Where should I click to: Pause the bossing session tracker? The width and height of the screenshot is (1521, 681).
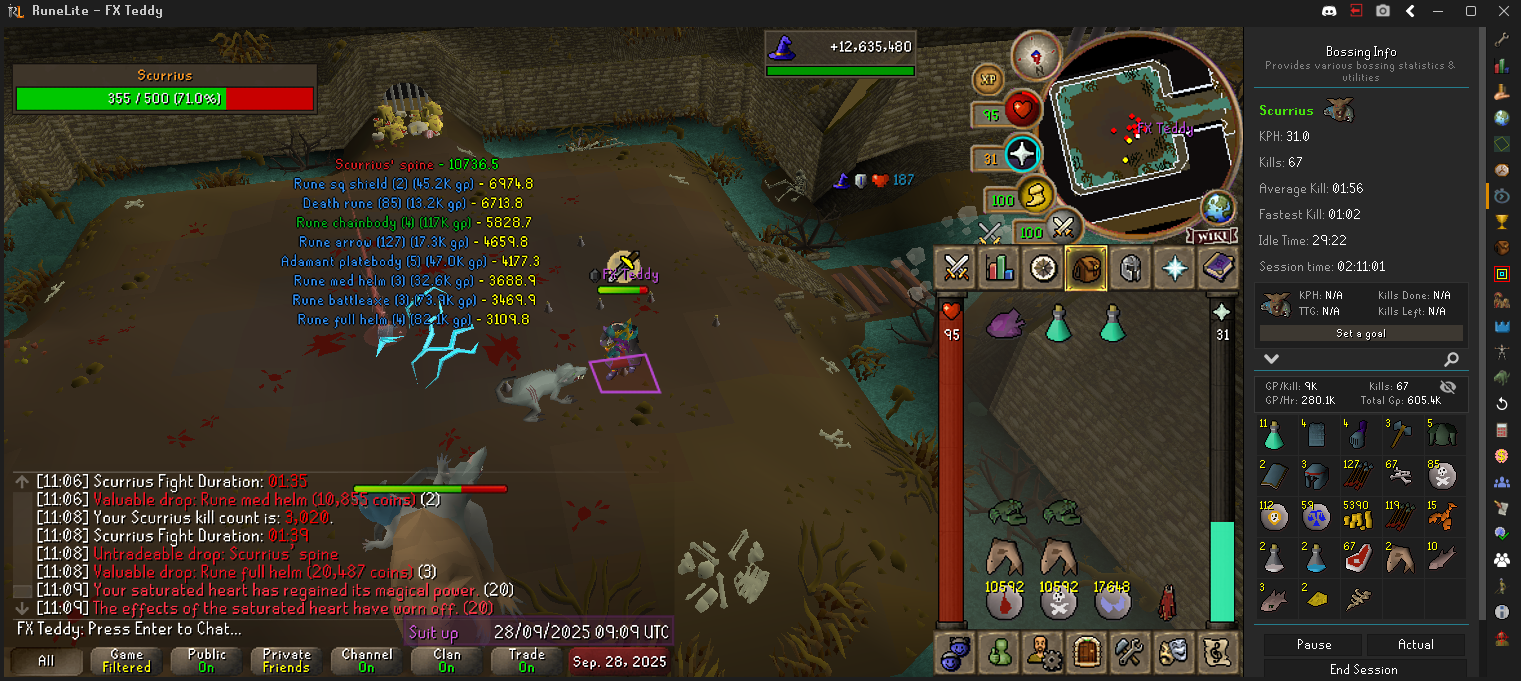(1313, 645)
